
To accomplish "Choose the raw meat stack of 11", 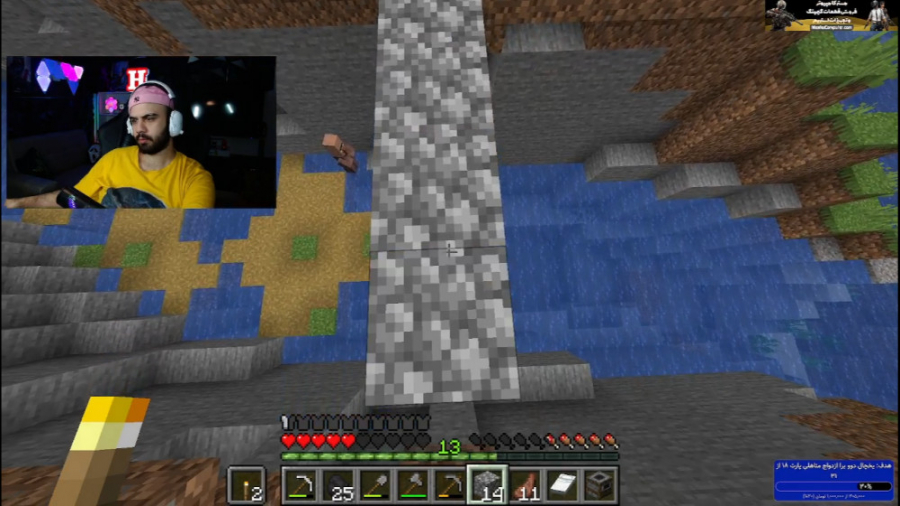I will click(524, 485).
